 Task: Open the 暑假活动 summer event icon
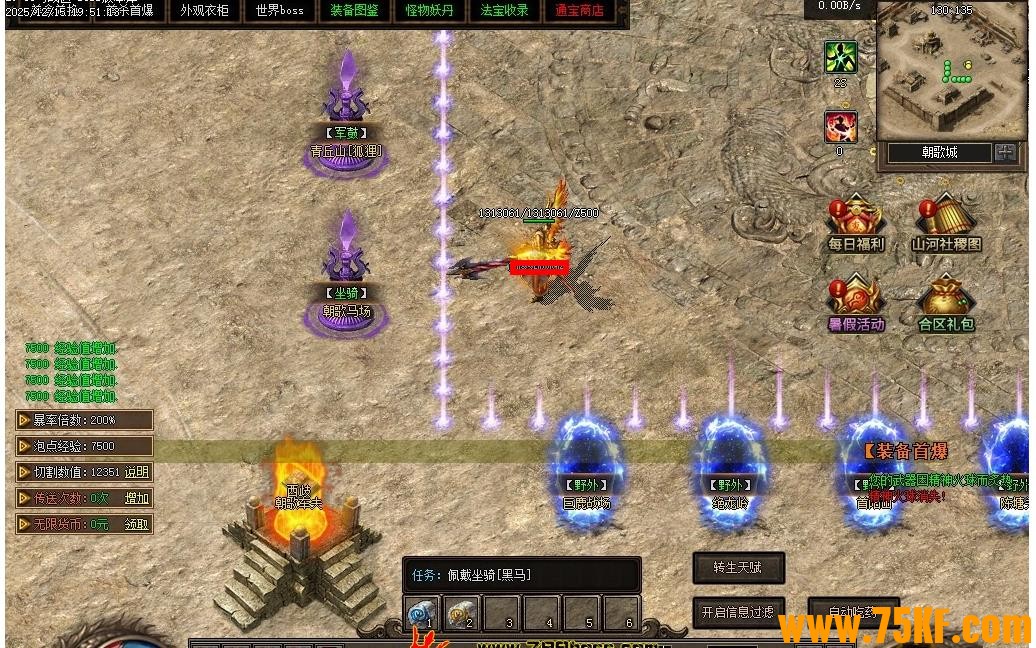856,303
